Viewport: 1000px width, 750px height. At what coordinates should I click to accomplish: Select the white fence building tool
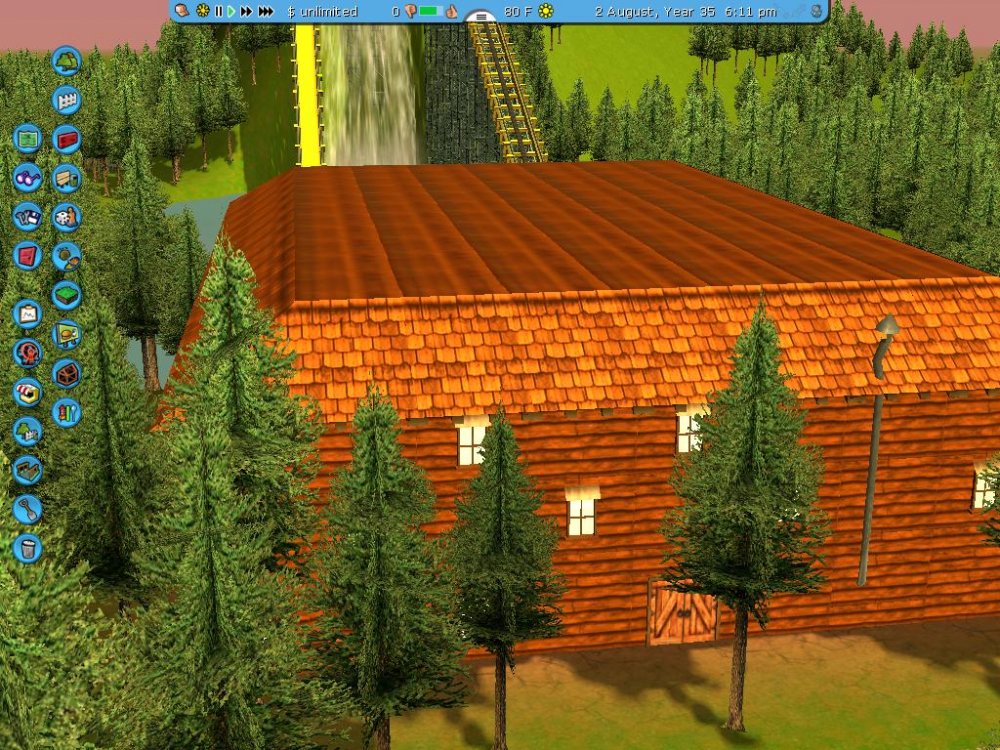tap(66, 99)
